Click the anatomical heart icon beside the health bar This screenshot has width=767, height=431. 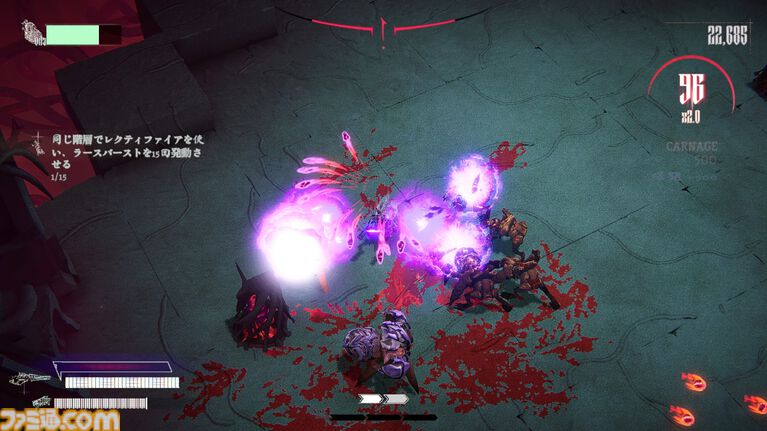tap(33, 35)
